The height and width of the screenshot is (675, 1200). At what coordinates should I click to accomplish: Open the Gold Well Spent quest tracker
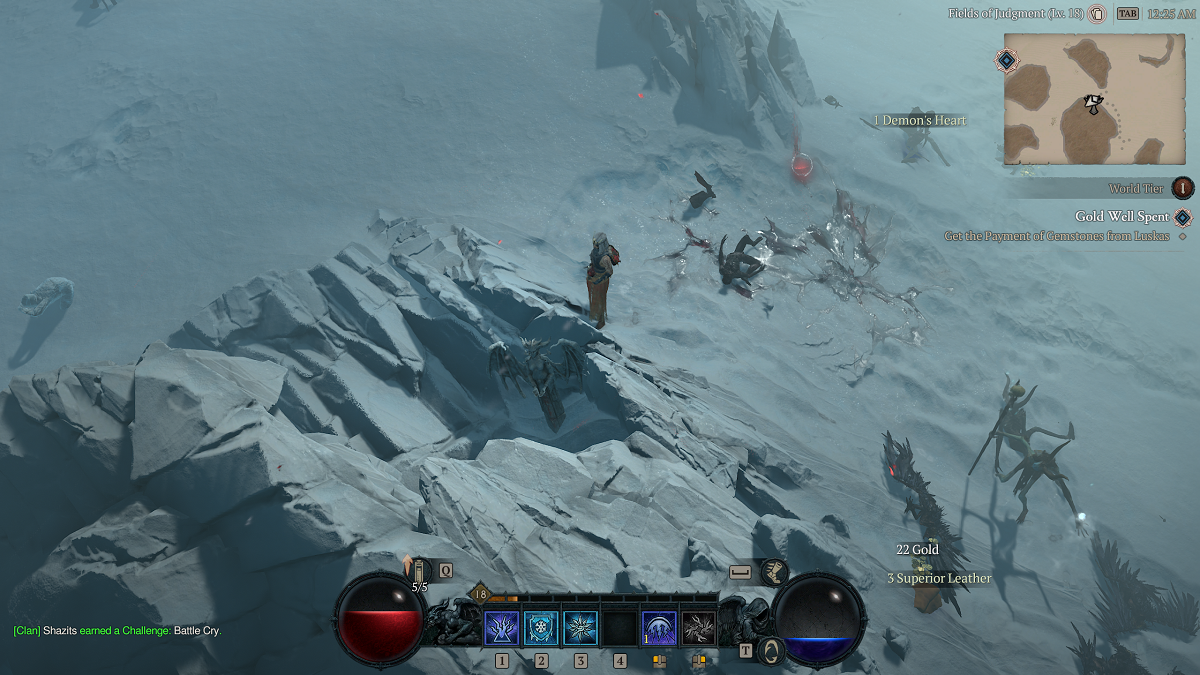click(x=1122, y=217)
